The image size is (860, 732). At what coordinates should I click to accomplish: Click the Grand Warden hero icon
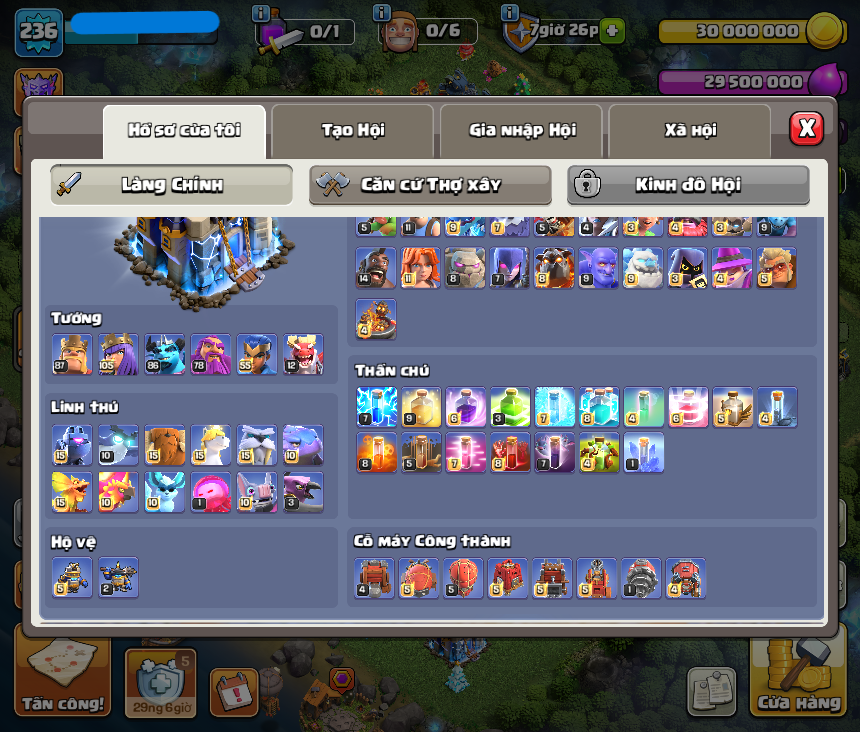(210, 354)
